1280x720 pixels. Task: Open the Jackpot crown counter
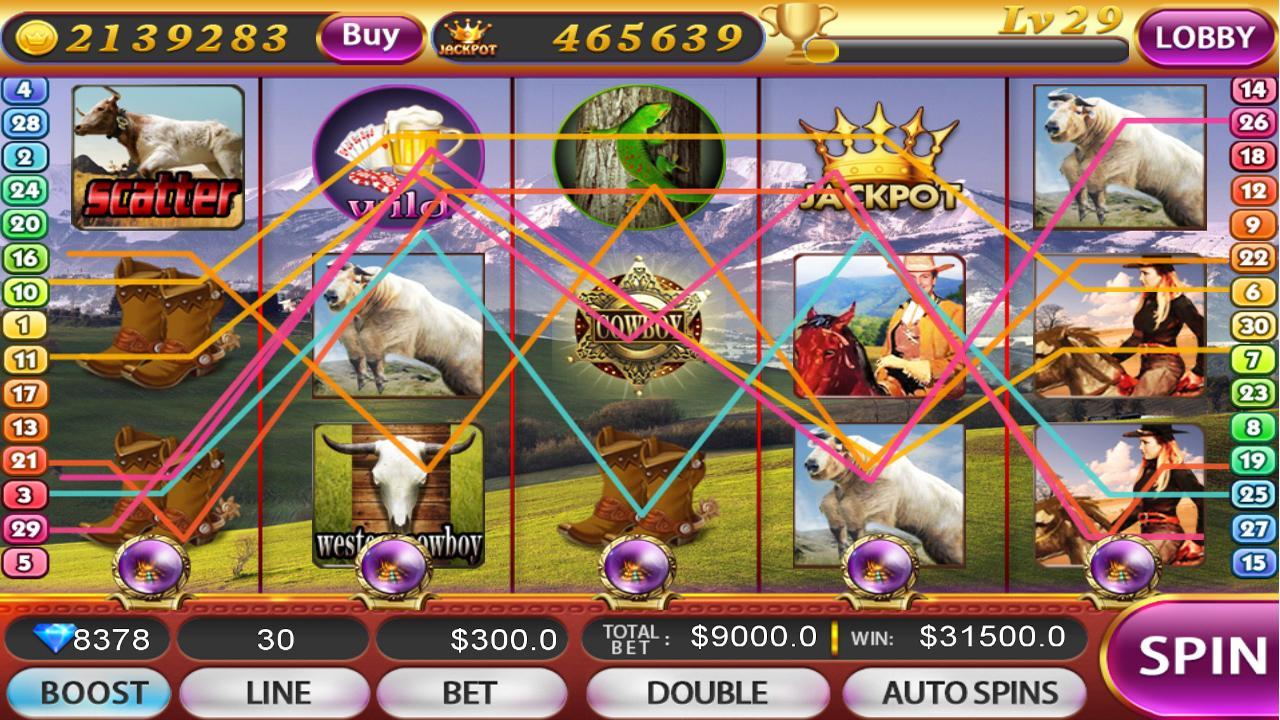click(470, 33)
